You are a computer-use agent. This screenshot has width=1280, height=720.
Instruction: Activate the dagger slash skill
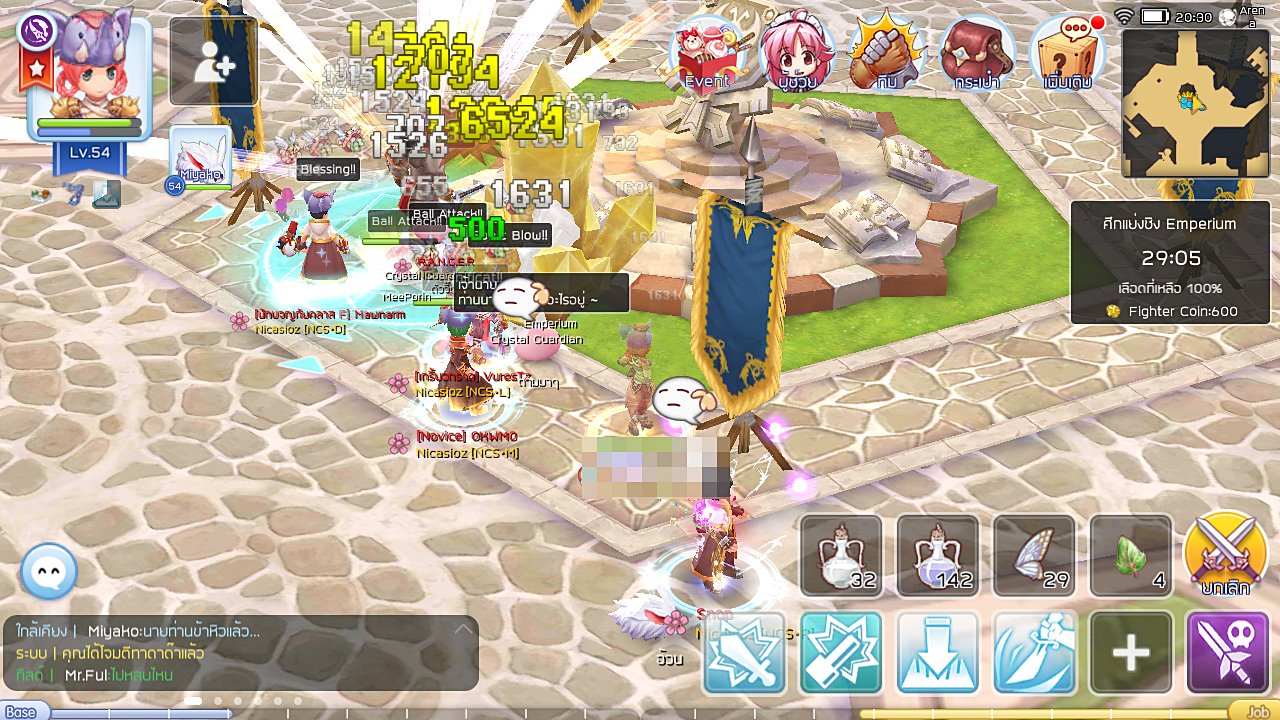(x=1034, y=652)
